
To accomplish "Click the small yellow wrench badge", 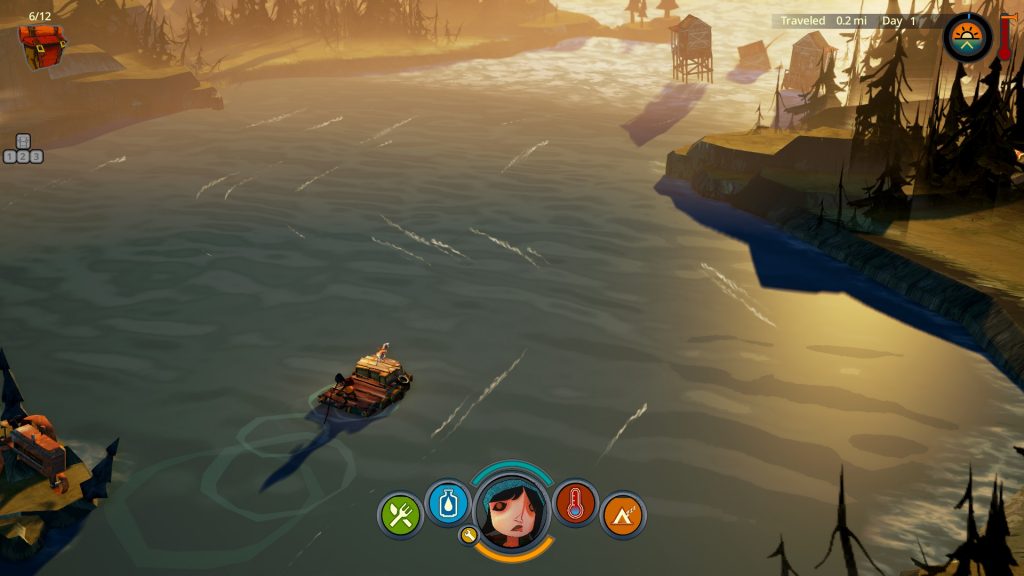I will 468,535.
